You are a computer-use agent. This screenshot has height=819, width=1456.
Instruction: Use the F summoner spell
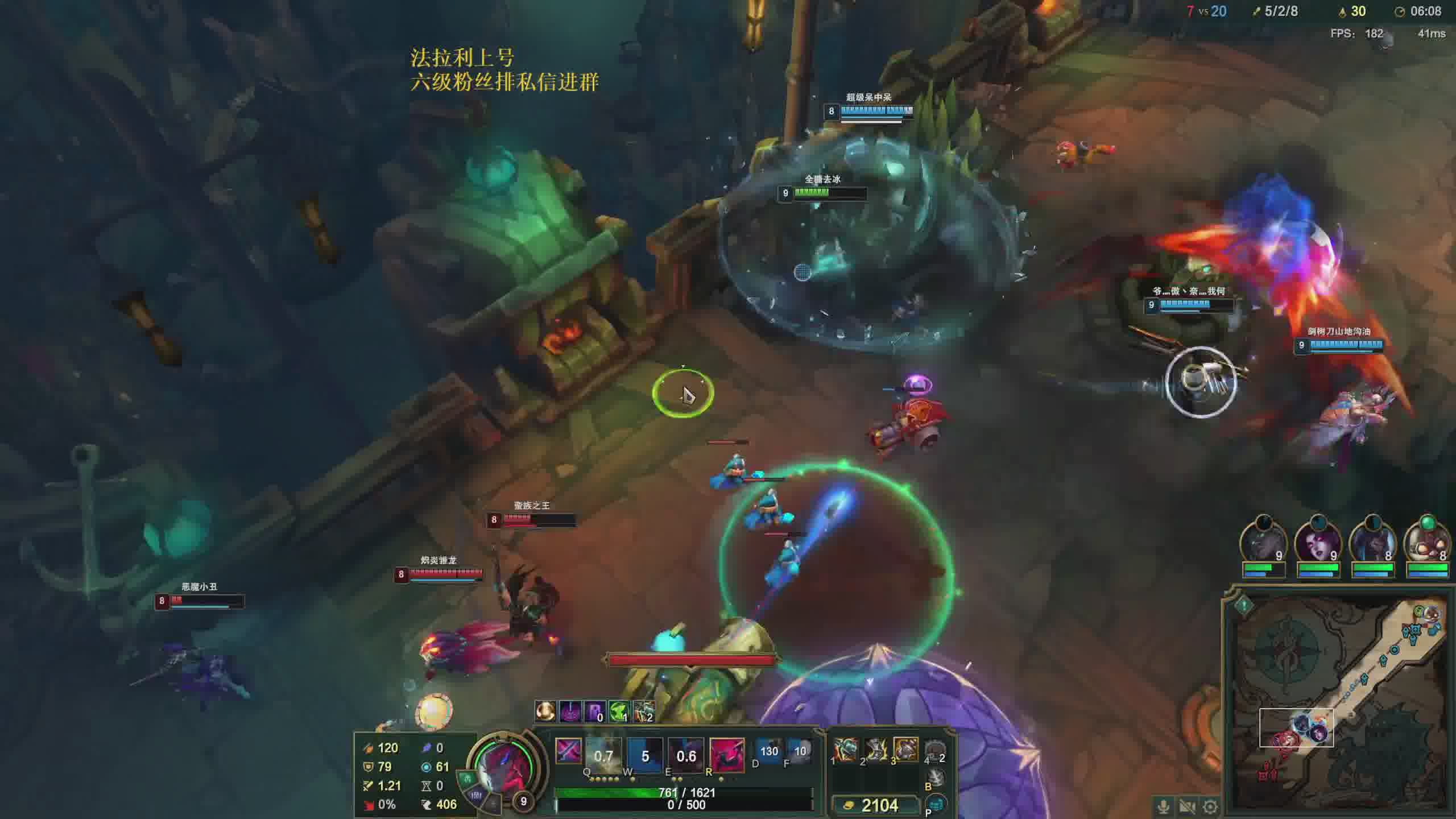click(x=800, y=751)
